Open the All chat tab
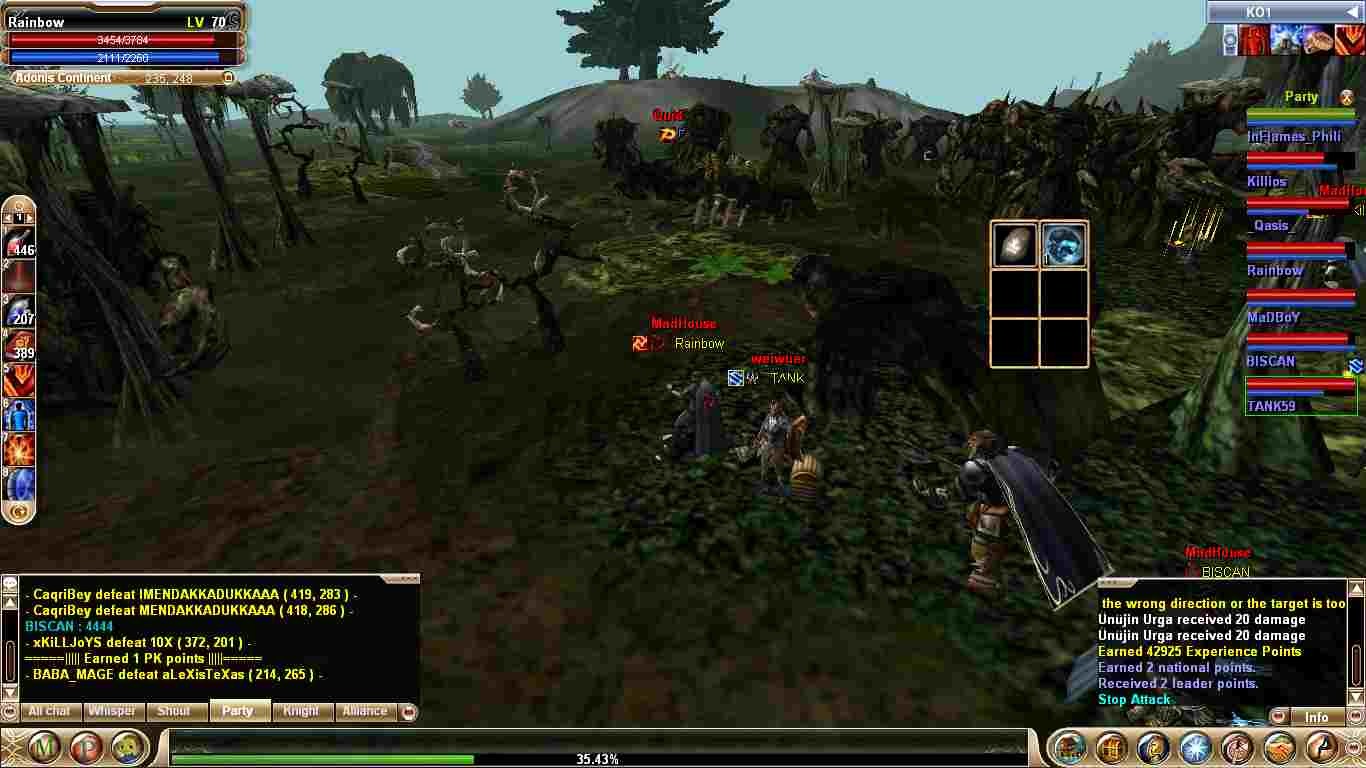1366x768 pixels. 49,711
